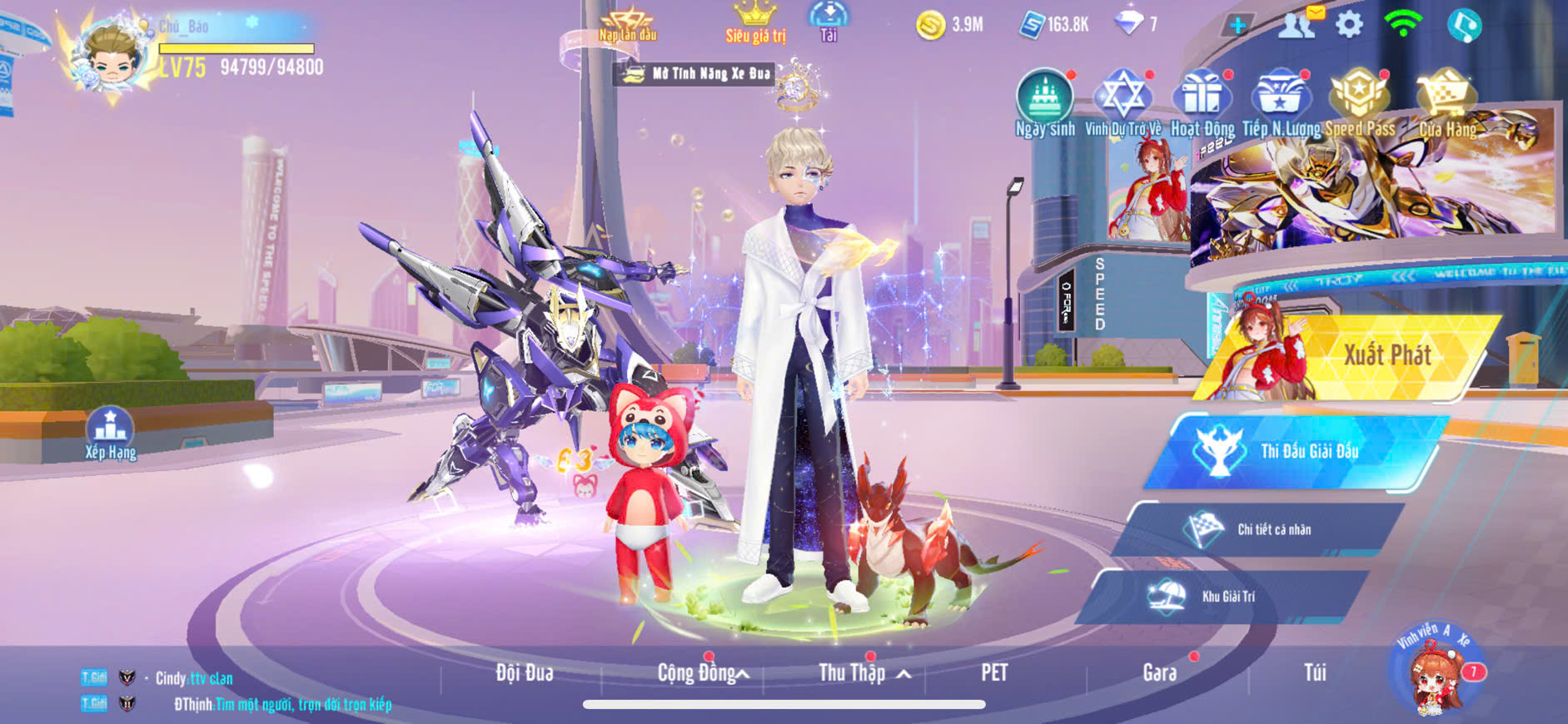Open the PET menu
This screenshot has height=724, width=1568.
tap(994, 672)
